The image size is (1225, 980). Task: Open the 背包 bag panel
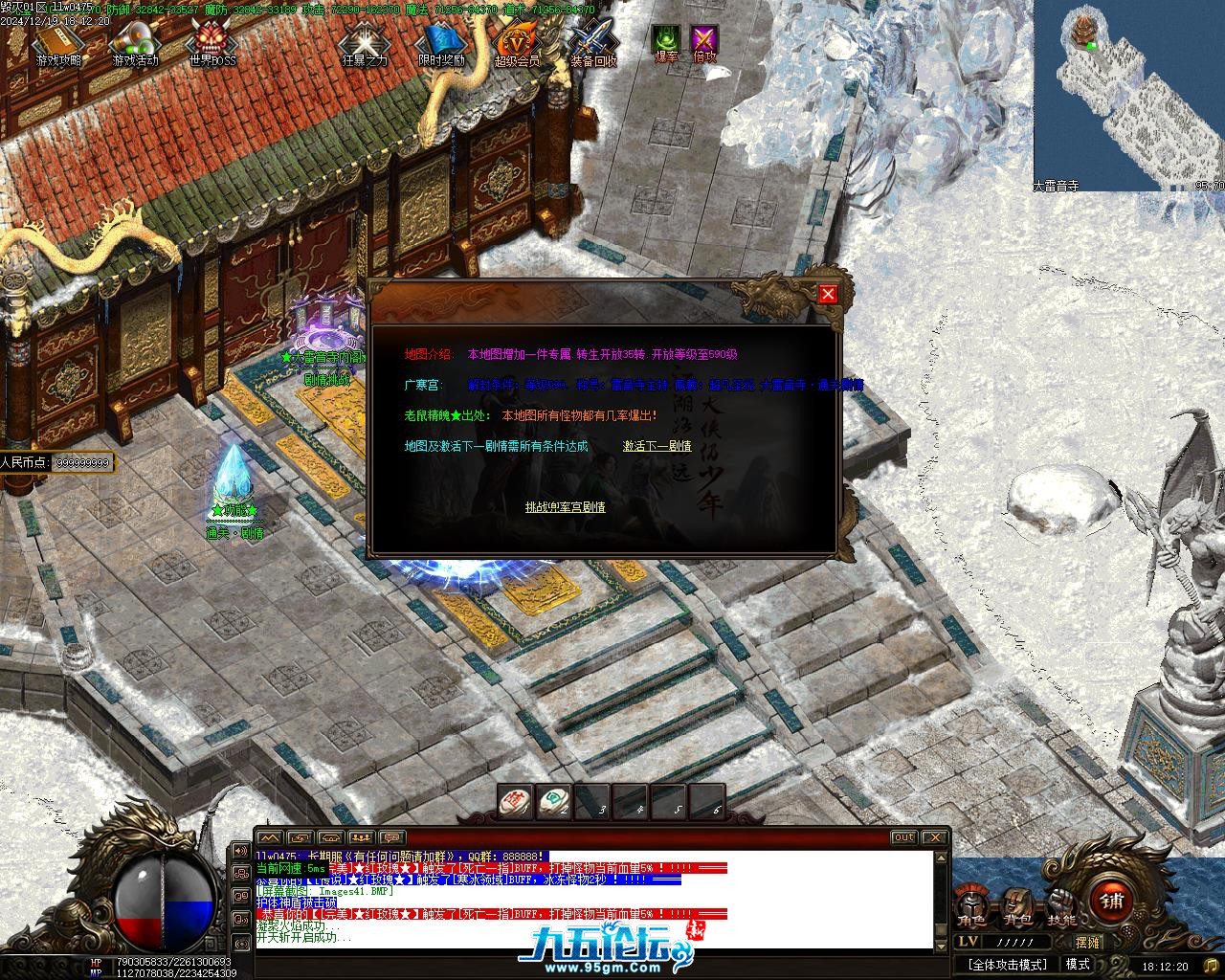pyautogui.click(x=1018, y=903)
